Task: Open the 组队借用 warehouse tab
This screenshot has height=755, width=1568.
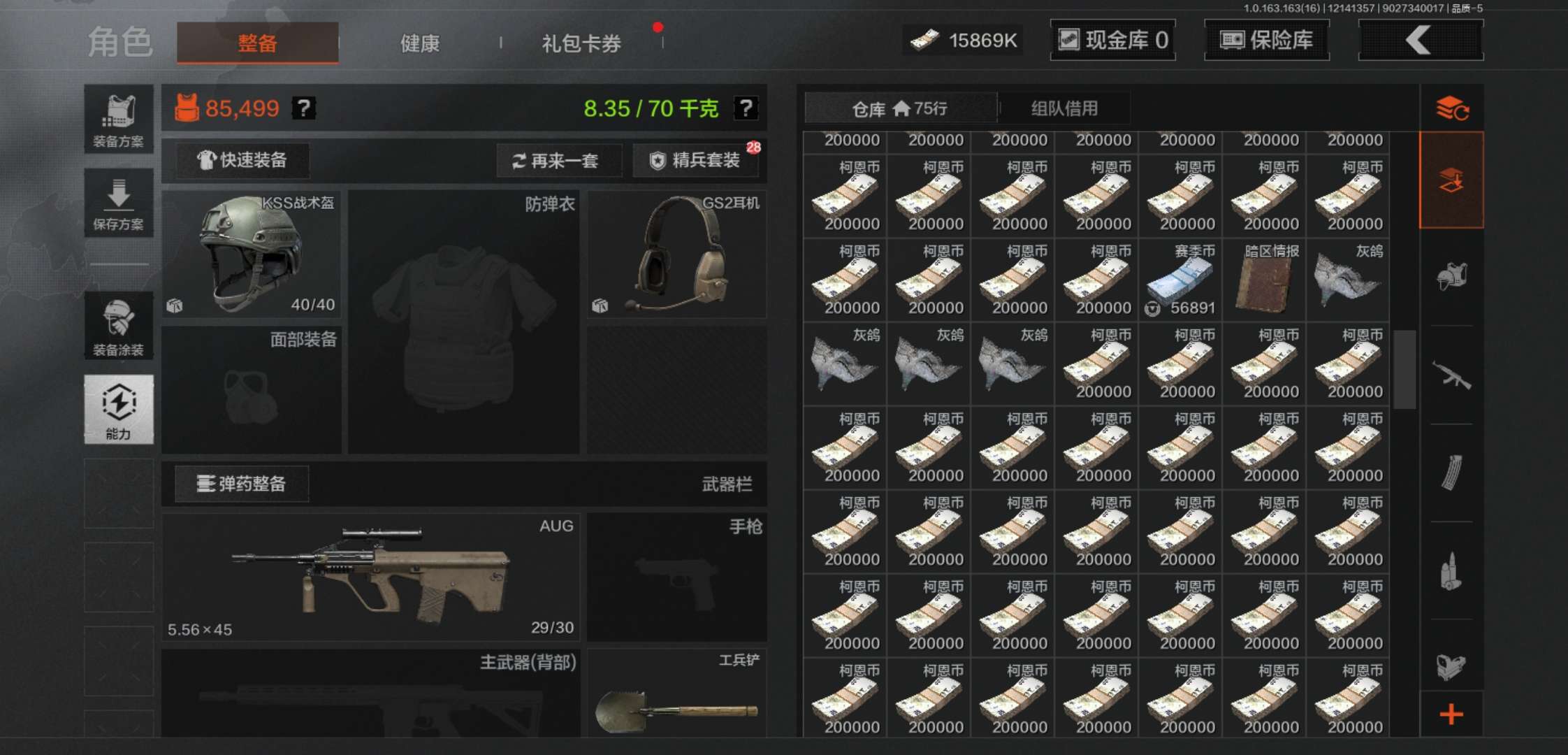Action: (x=1064, y=108)
